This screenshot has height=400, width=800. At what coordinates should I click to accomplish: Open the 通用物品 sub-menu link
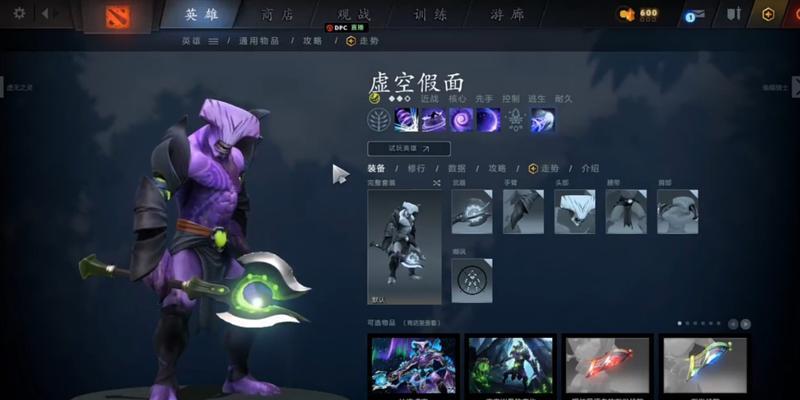pos(260,41)
